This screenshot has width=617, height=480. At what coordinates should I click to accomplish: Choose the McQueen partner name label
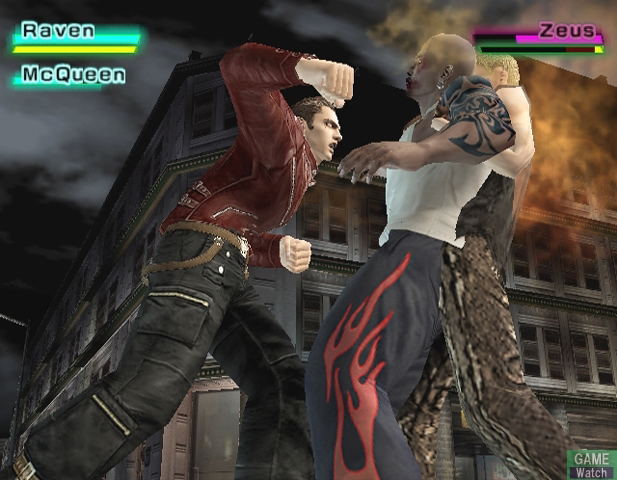[74, 75]
